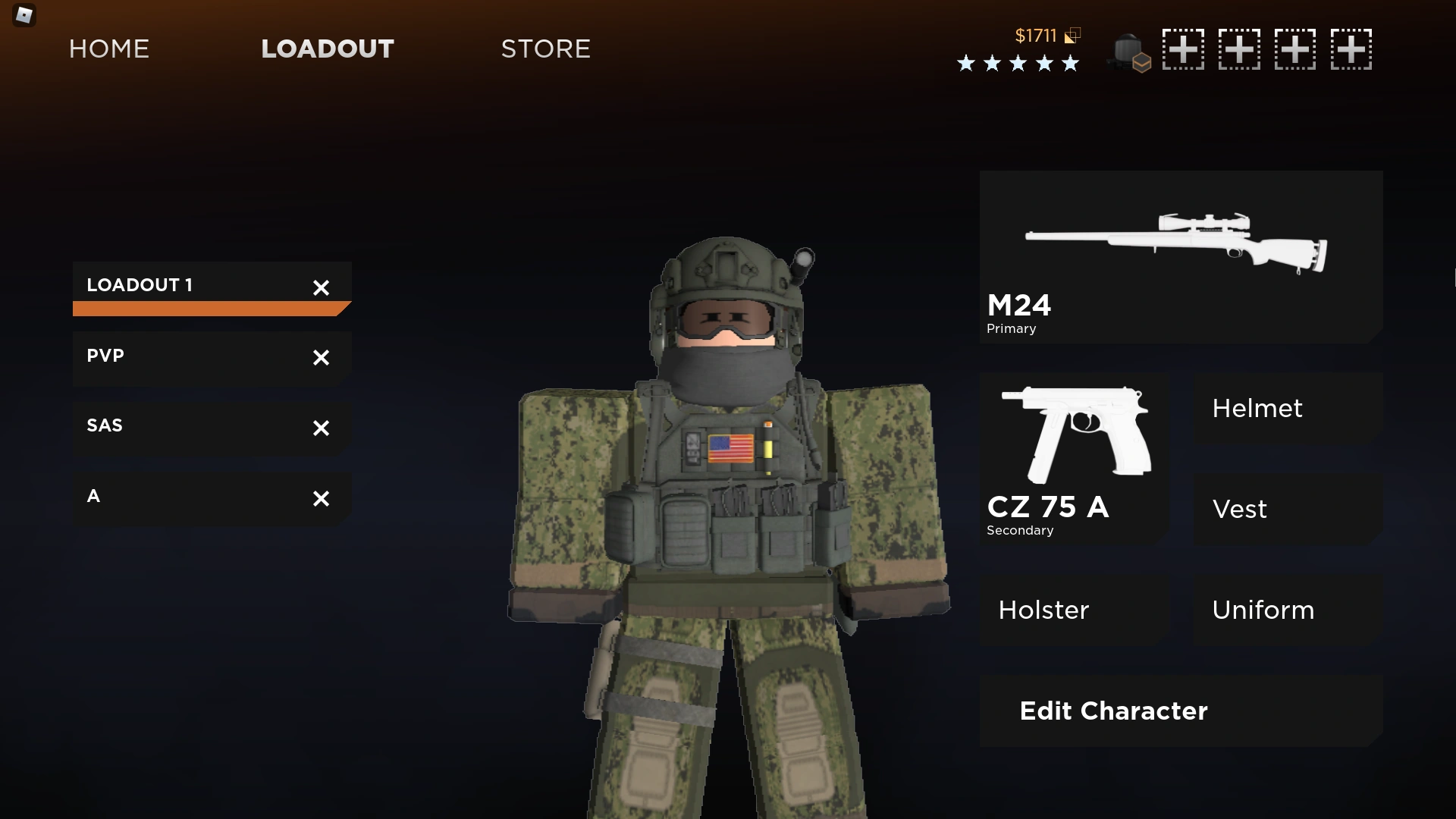The width and height of the screenshot is (1456, 819).
Task: Click the second empty add-slot icon
Action: coord(1241,49)
